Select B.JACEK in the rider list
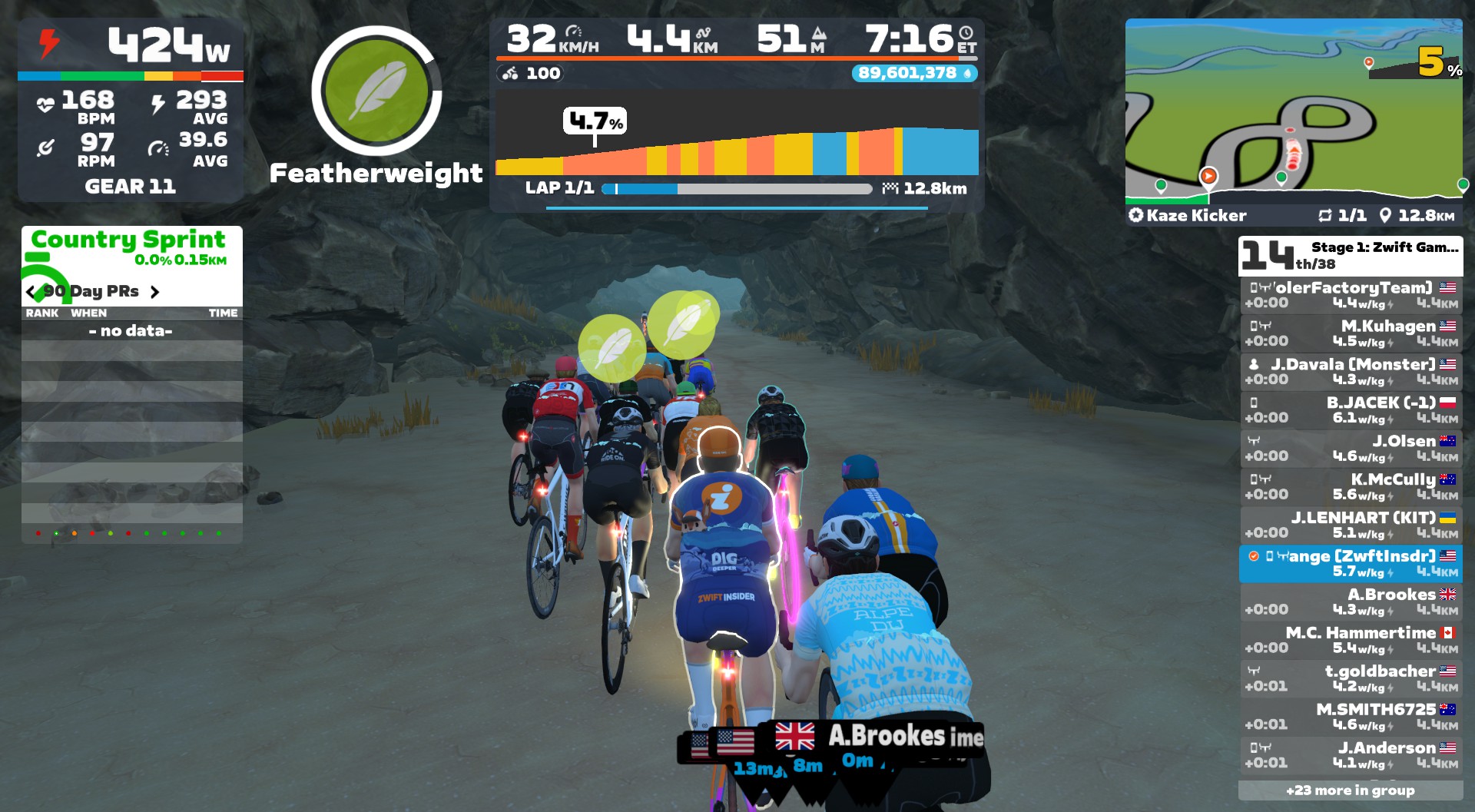 tap(1351, 410)
